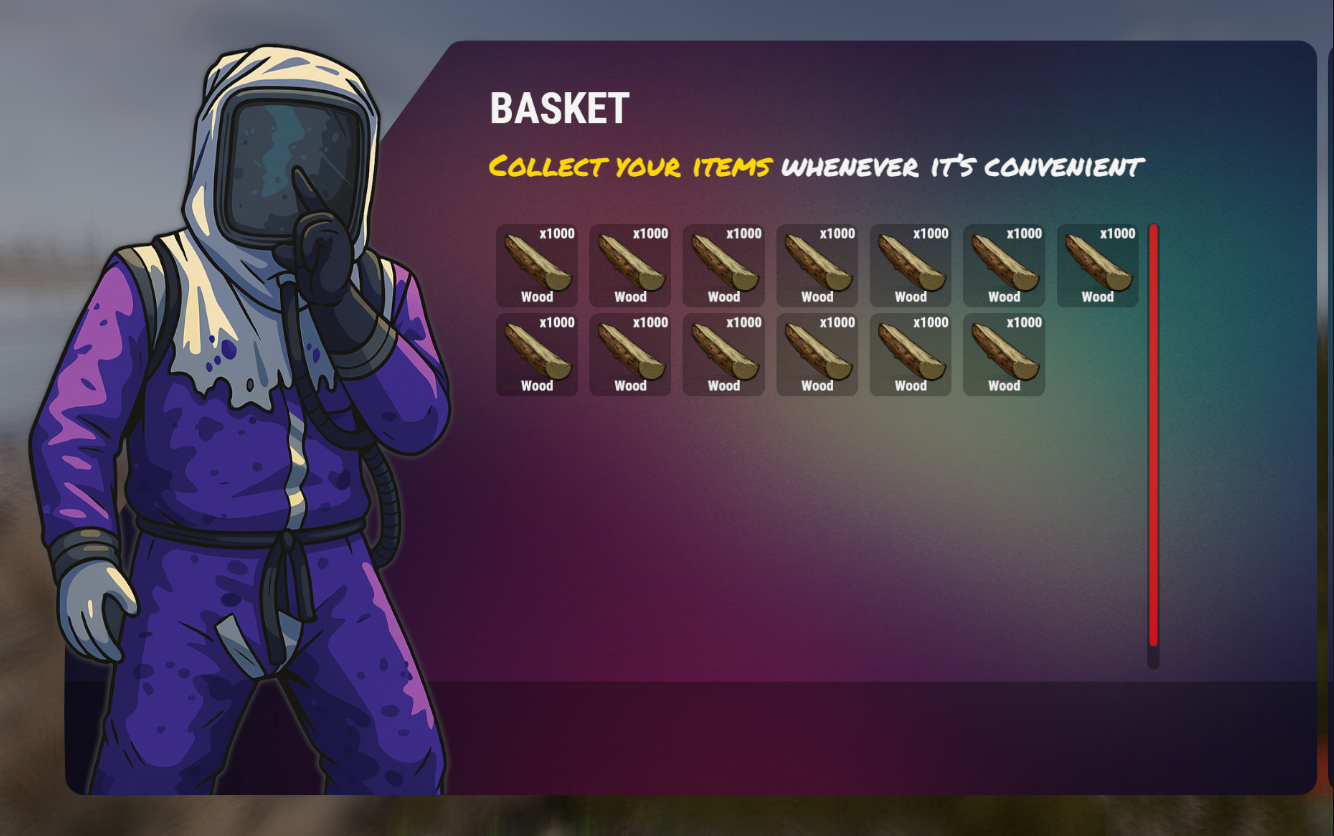This screenshot has height=836, width=1334.
Task: Click the fourth Wood item icon
Action: 817,264
